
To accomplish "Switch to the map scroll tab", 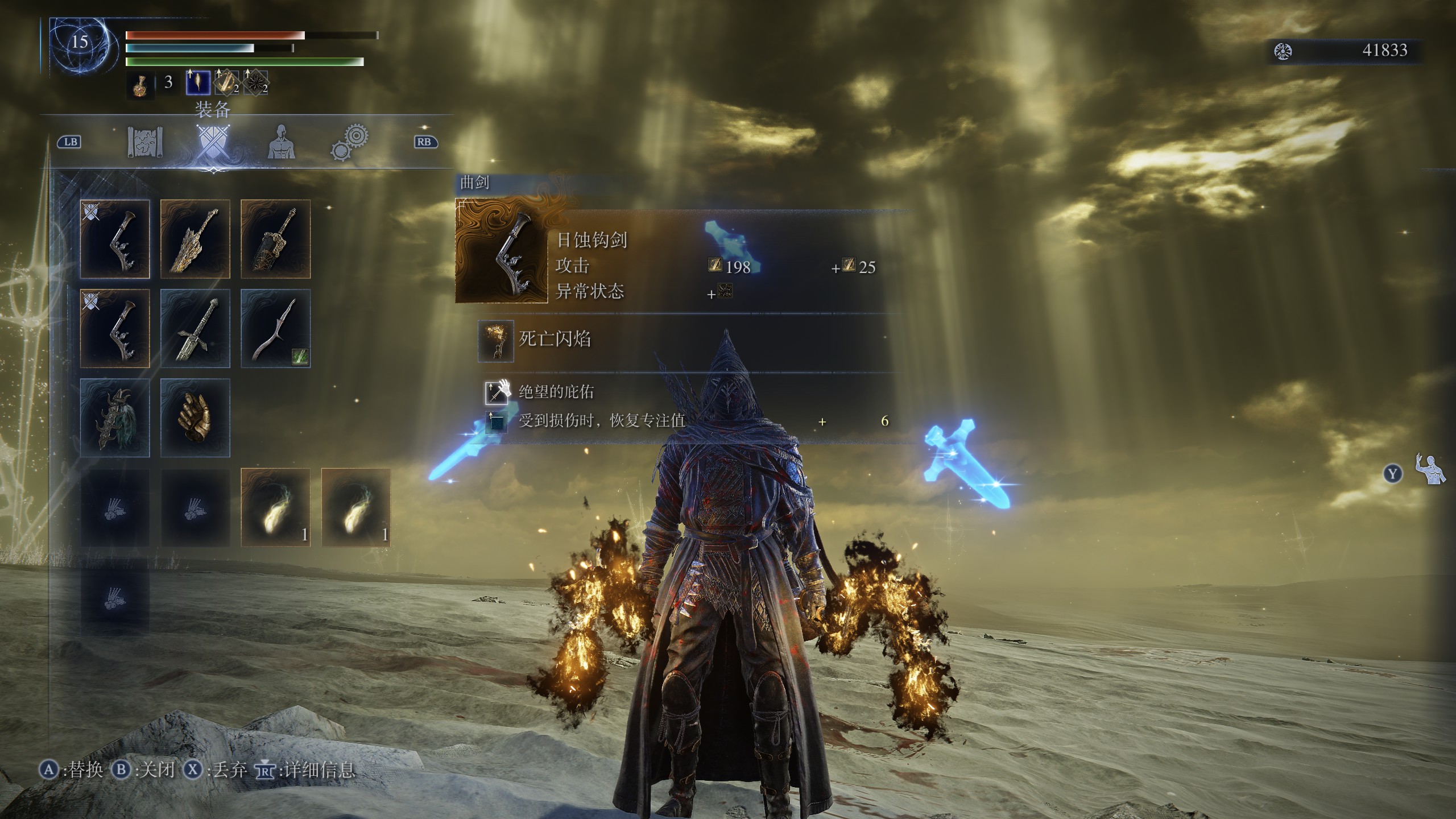I will click(x=146, y=142).
